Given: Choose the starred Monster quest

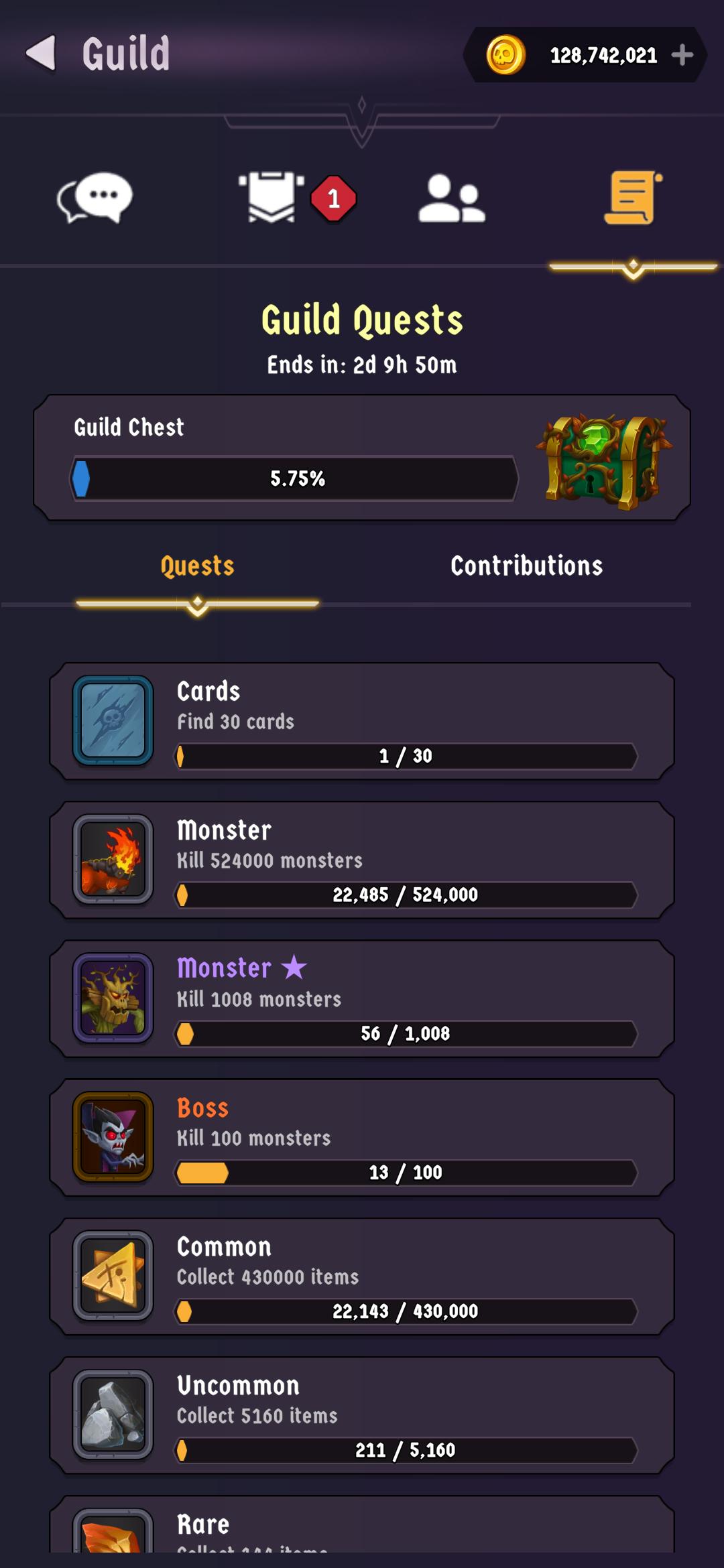Looking at the screenshot, I should pos(362,999).
